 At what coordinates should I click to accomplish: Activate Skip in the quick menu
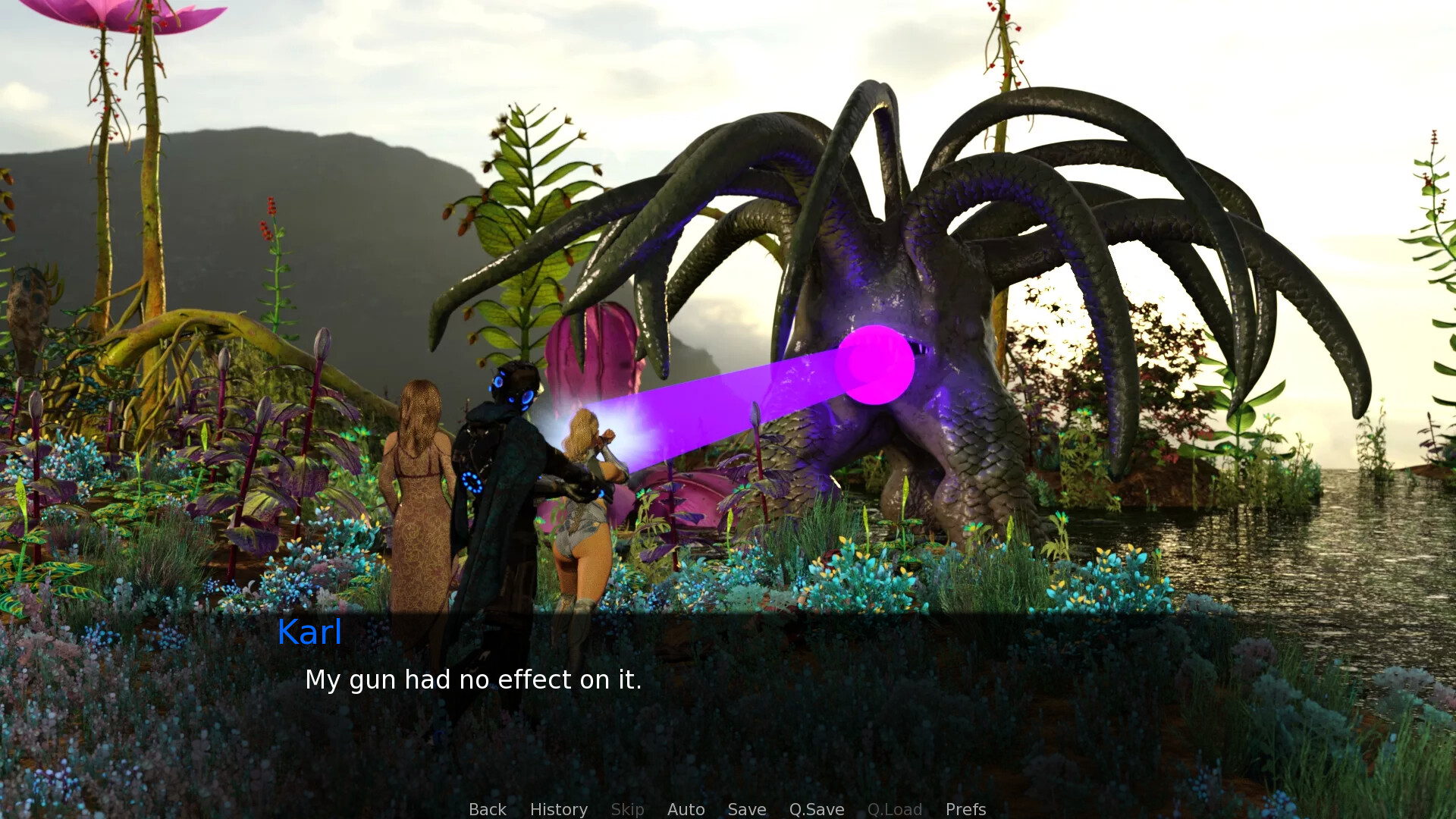click(x=627, y=809)
